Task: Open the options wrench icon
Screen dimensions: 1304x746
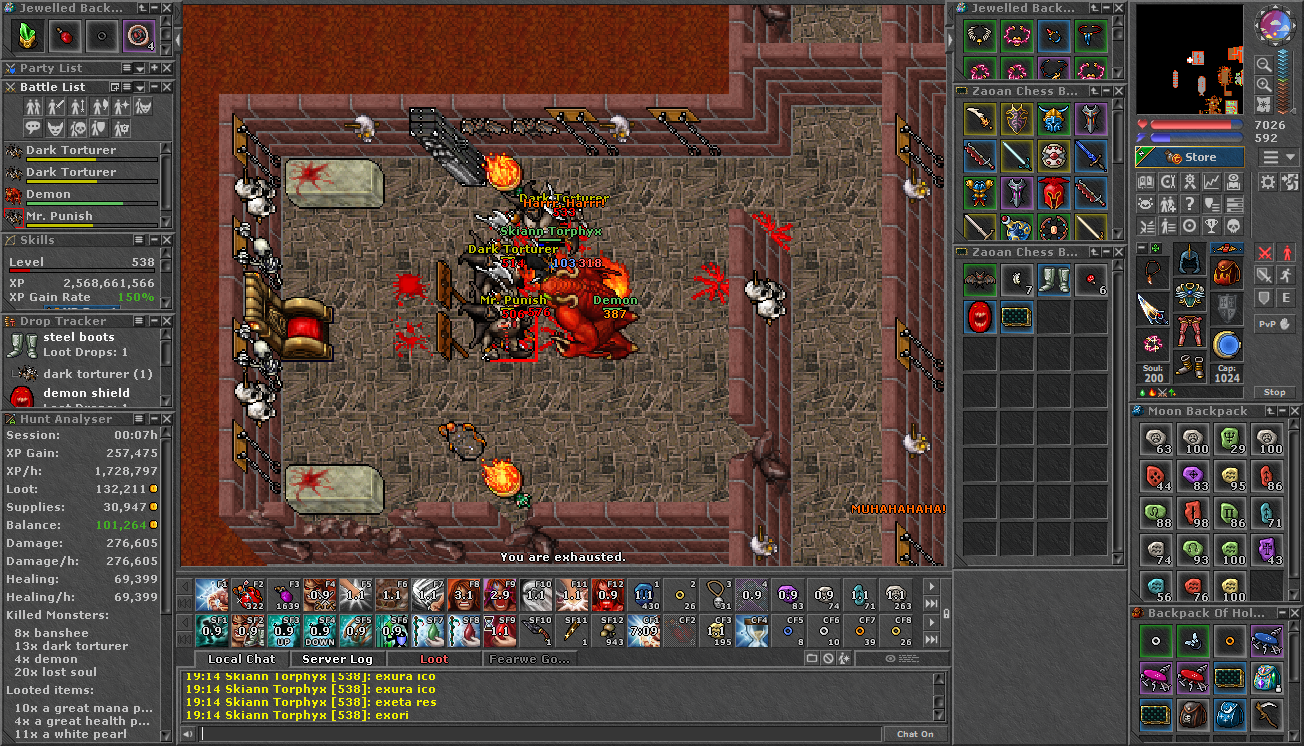Action: [x=1168, y=182]
